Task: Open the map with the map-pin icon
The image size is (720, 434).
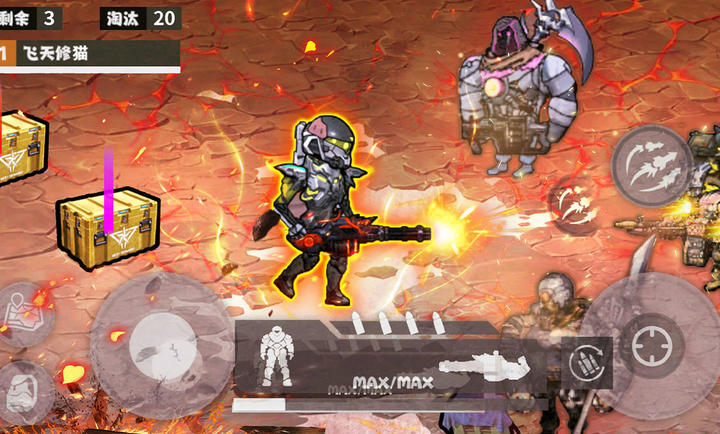Action: [24, 311]
